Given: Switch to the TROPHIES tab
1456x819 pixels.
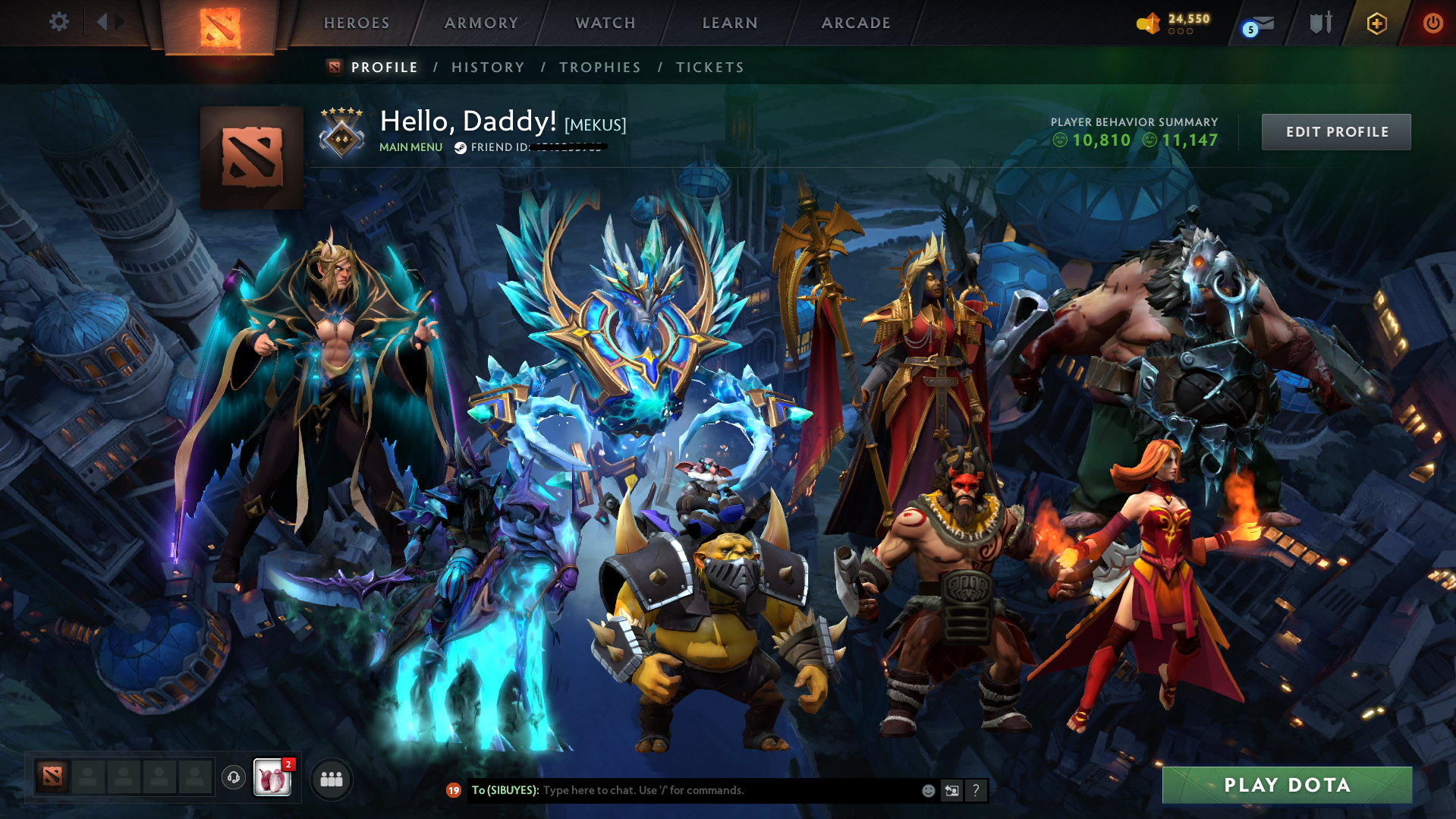Looking at the screenshot, I should tap(599, 67).
